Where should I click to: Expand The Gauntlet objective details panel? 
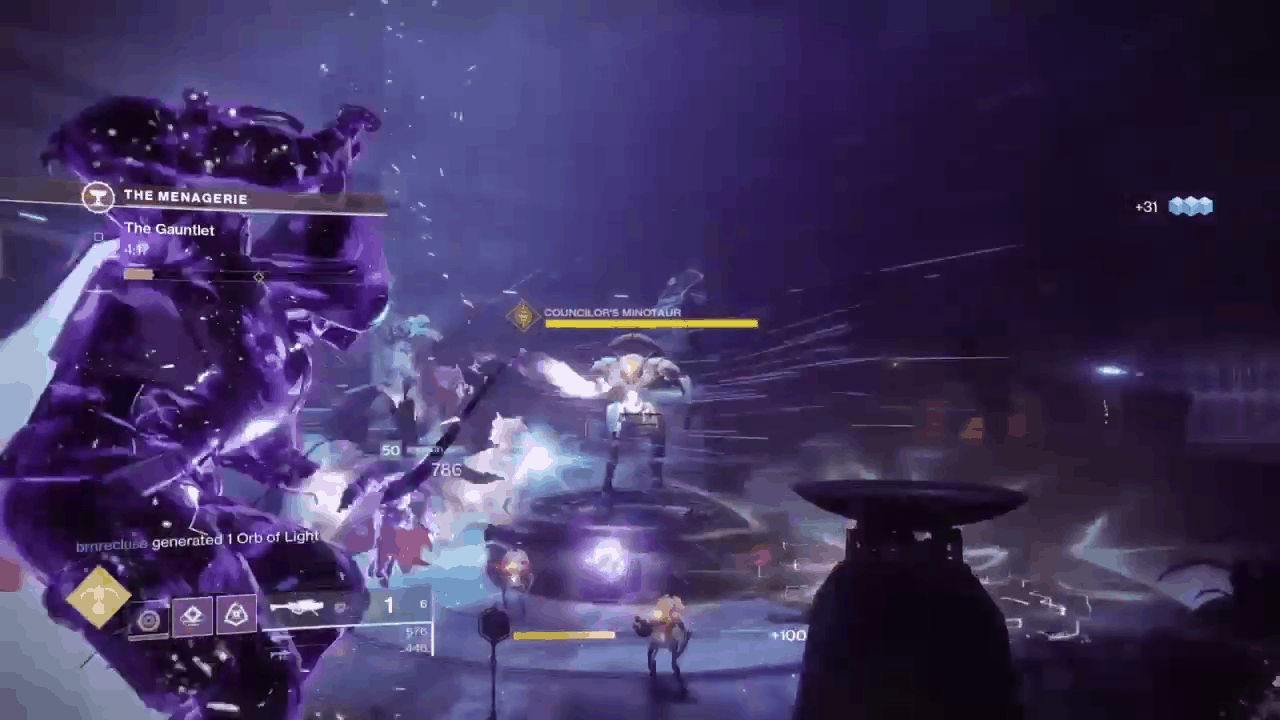coord(169,229)
